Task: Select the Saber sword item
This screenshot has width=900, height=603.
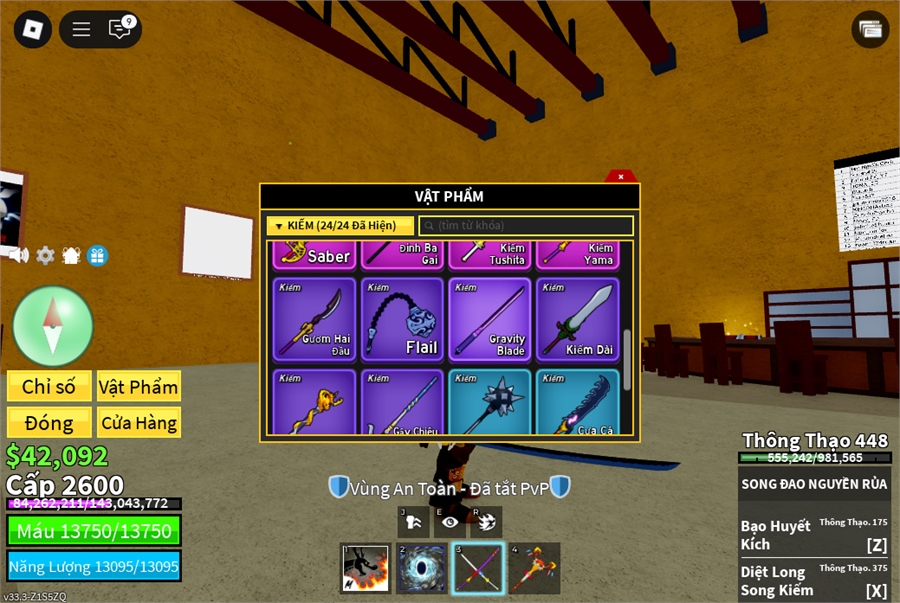Action: [316, 255]
